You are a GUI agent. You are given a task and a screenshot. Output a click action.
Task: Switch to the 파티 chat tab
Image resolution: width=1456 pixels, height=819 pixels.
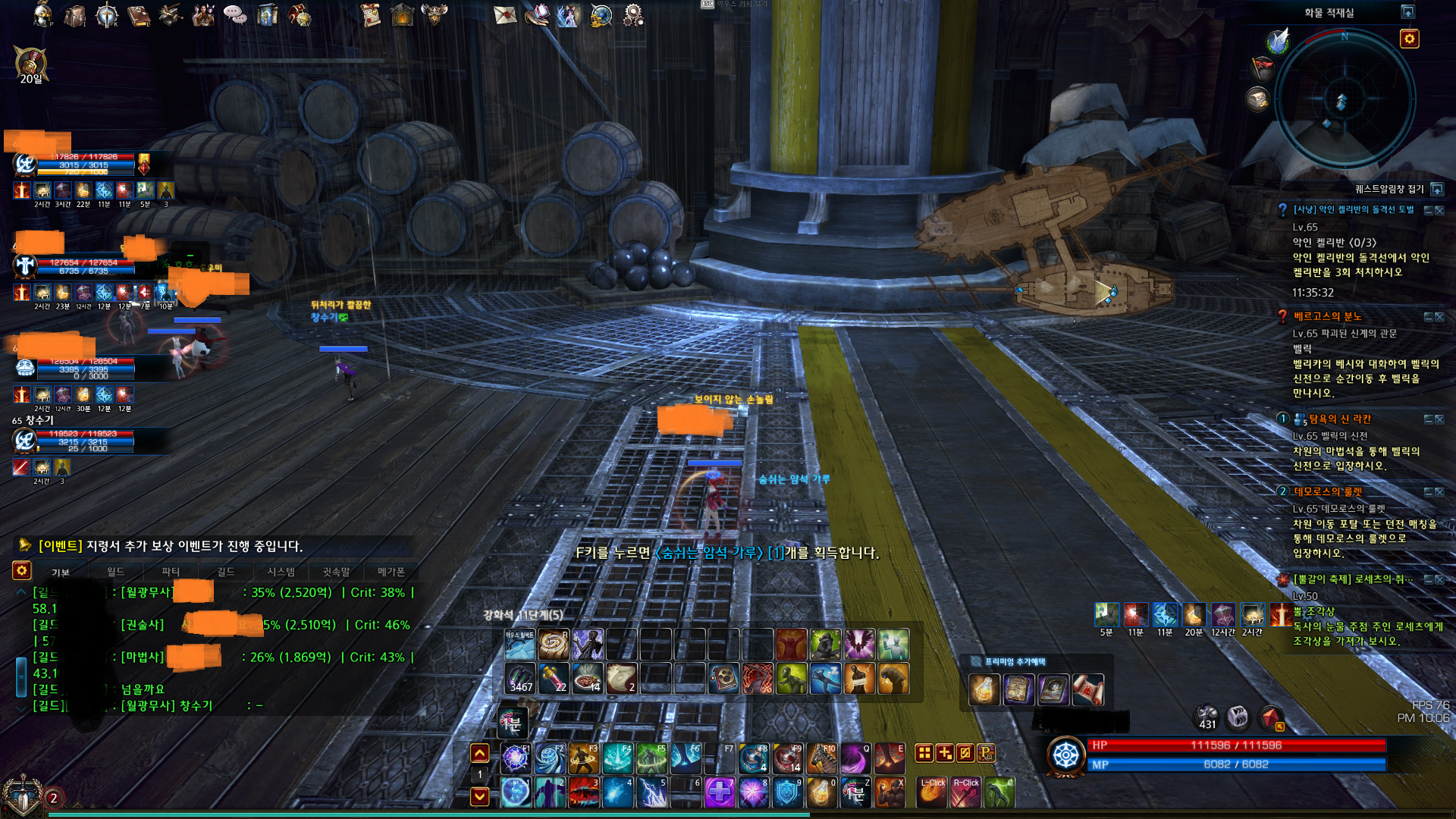(x=171, y=572)
